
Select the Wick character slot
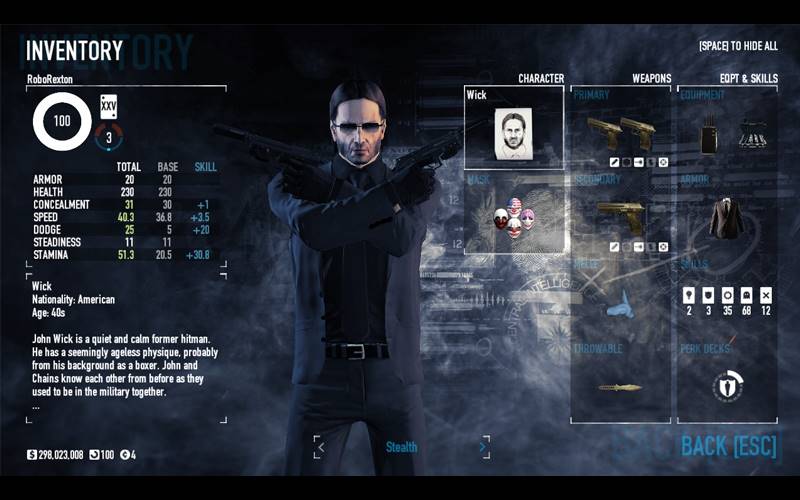click(x=514, y=128)
